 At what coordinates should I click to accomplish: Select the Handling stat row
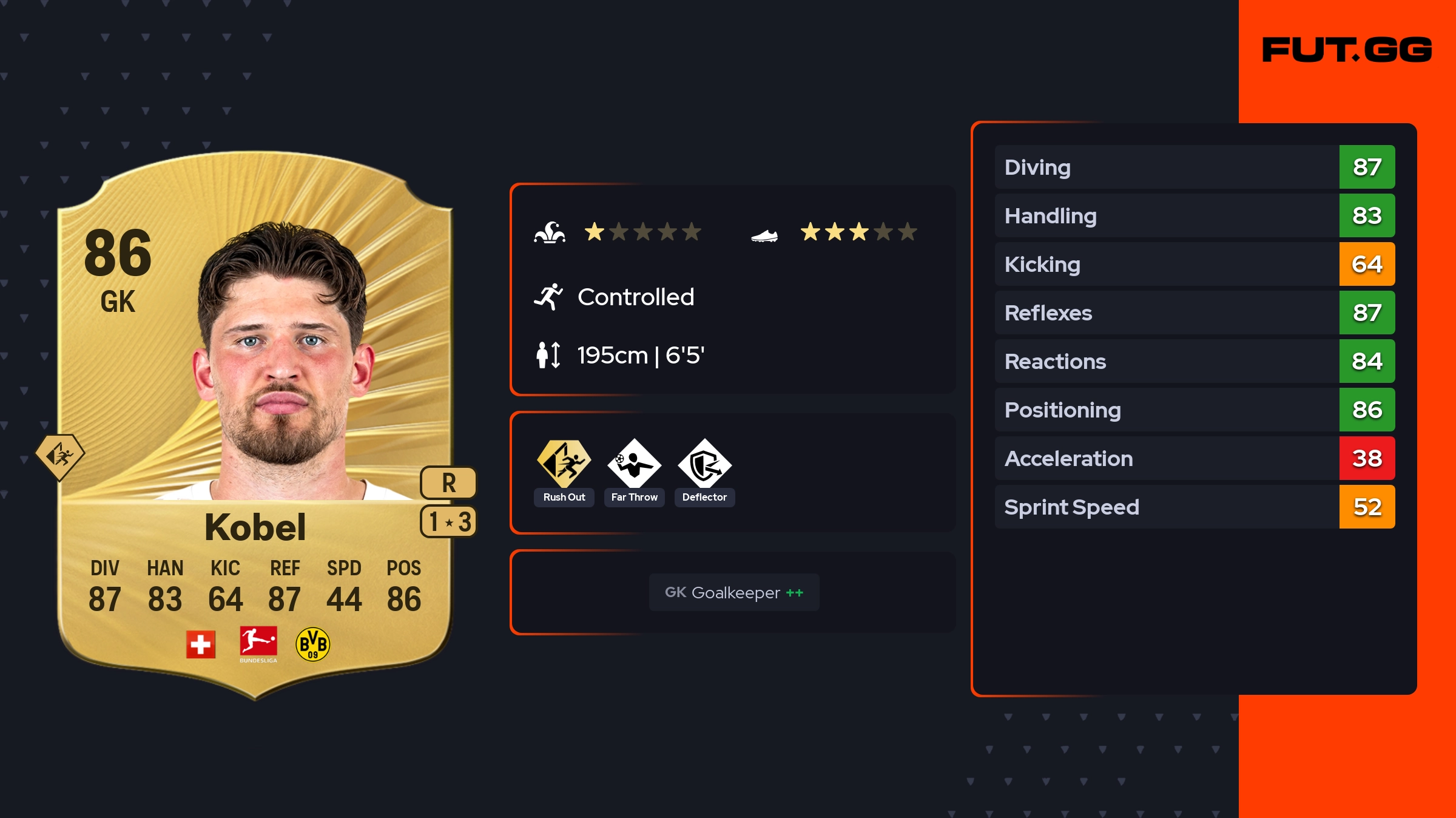point(1194,215)
